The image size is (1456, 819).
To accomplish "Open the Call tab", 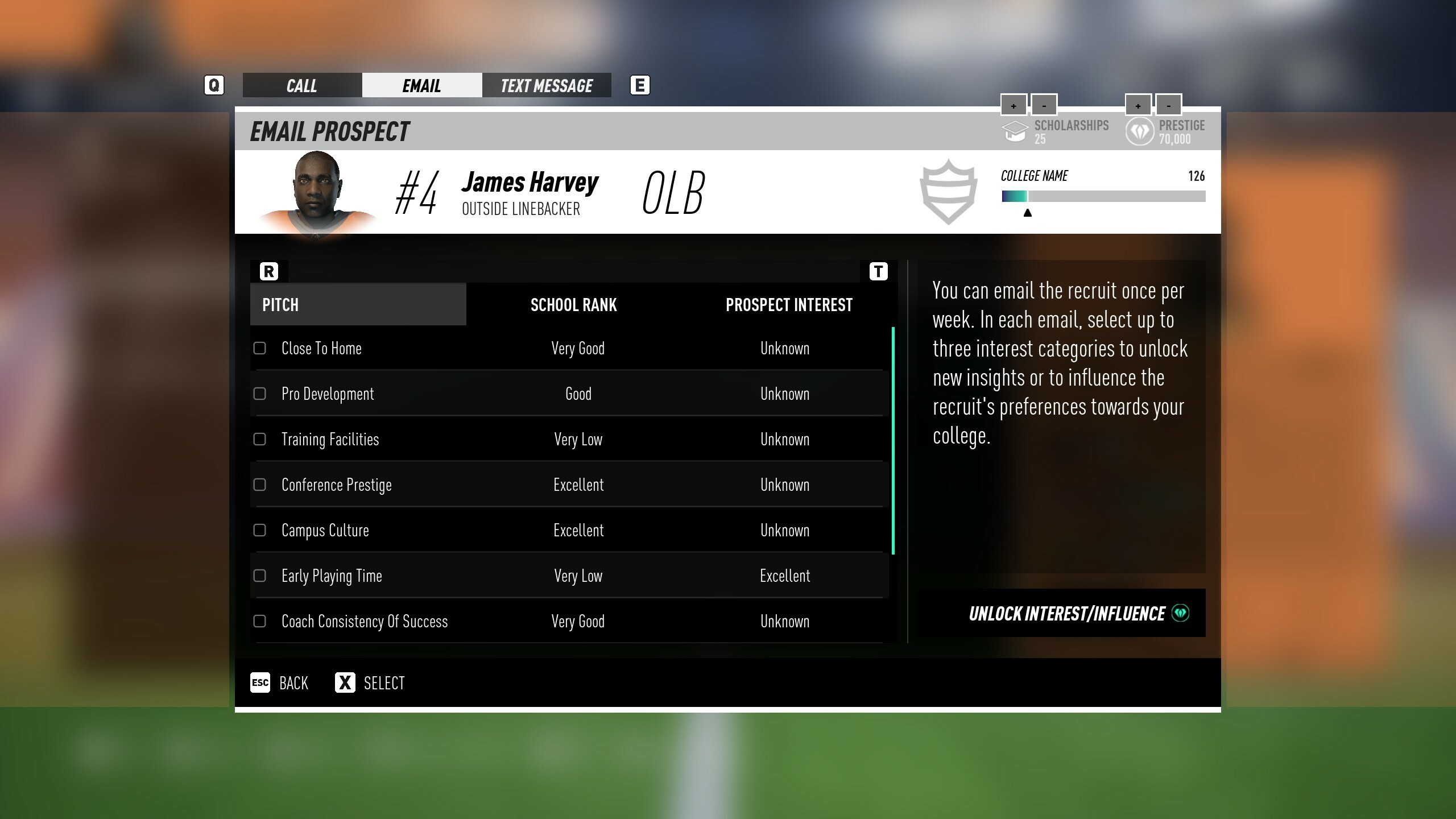I will pos(301,85).
